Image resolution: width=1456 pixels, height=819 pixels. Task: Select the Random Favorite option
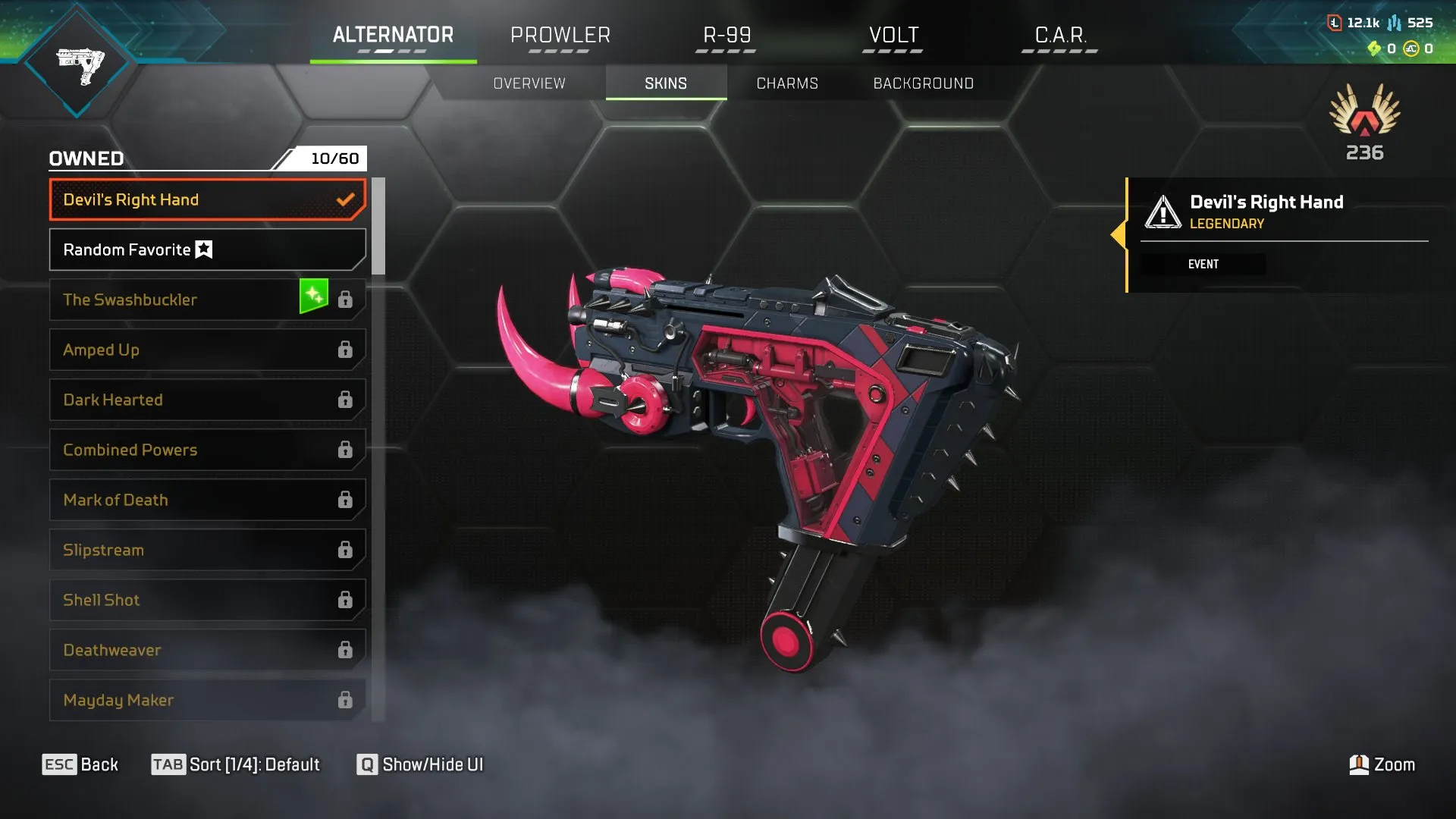(152, 249)
